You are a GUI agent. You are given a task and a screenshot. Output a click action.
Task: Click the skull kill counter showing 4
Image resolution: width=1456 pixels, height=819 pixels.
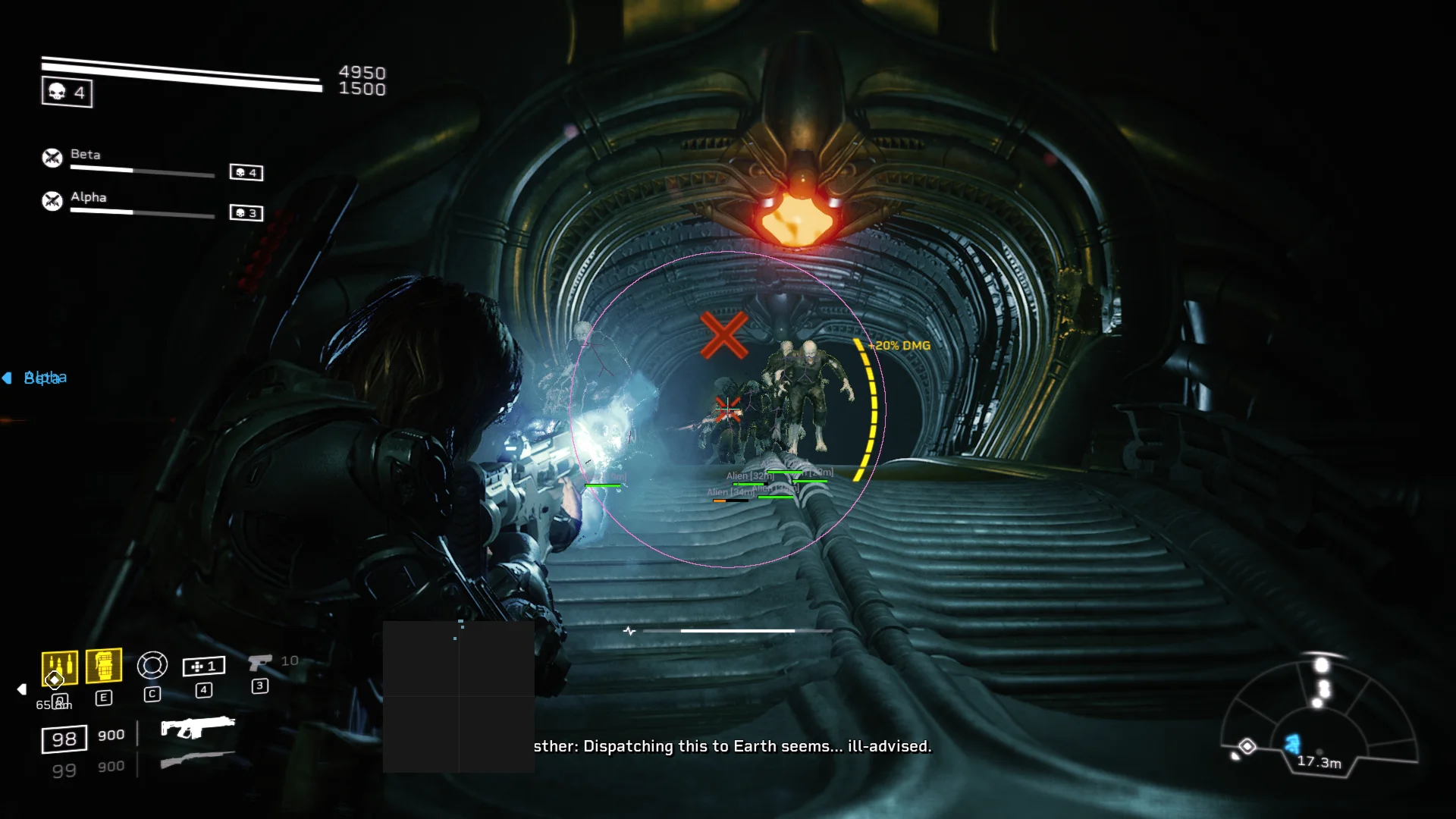coord(67,92)
